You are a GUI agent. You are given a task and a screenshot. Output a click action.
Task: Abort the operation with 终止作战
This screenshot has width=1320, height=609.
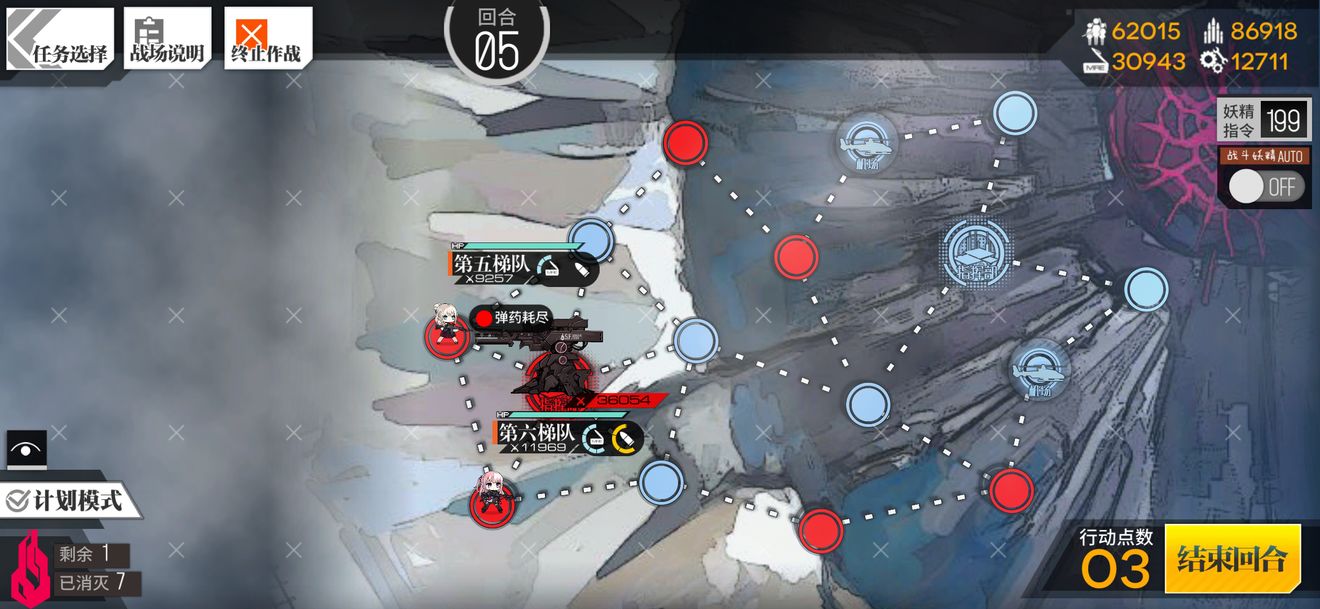(x=267, y=40)
